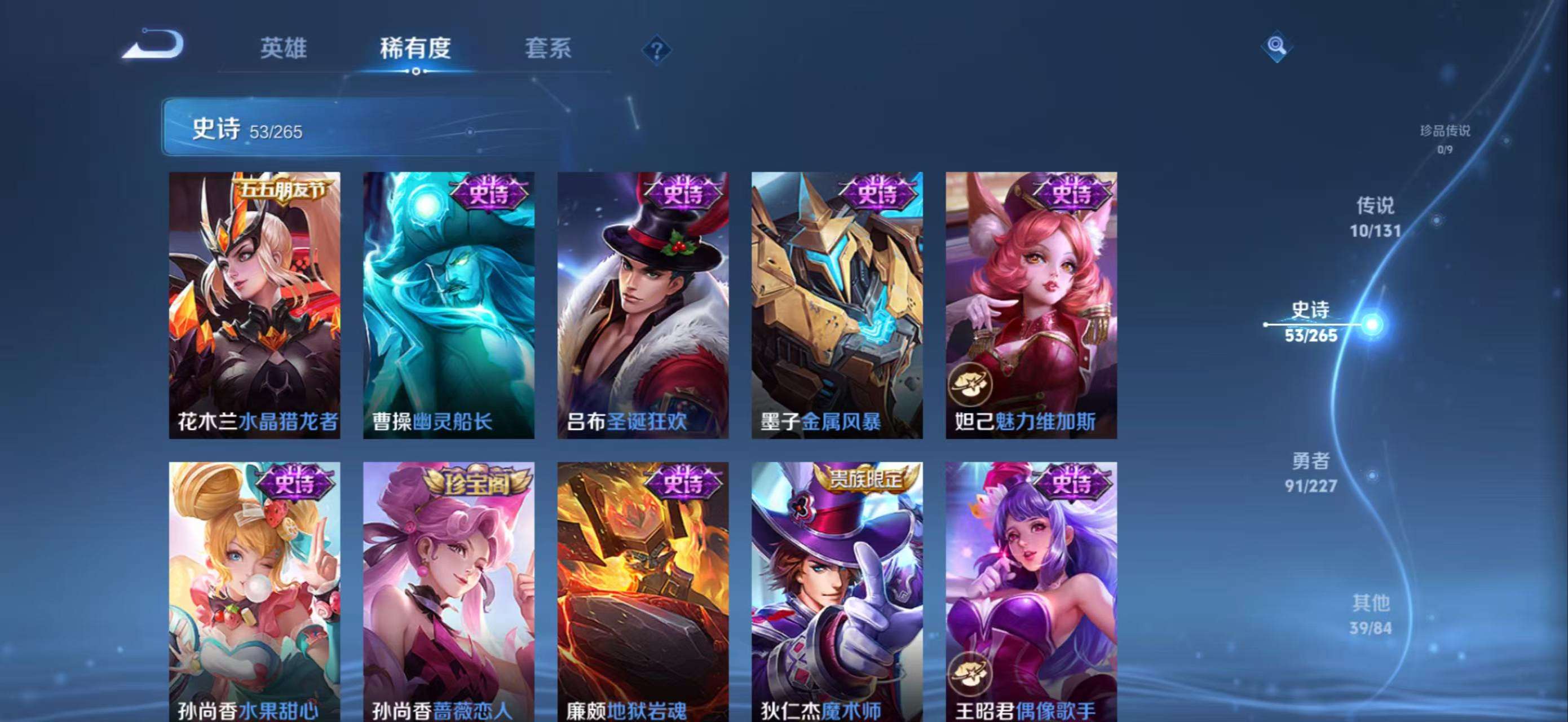Select the 稀有度 tab
1568x722 pixels.
(415, 48)
